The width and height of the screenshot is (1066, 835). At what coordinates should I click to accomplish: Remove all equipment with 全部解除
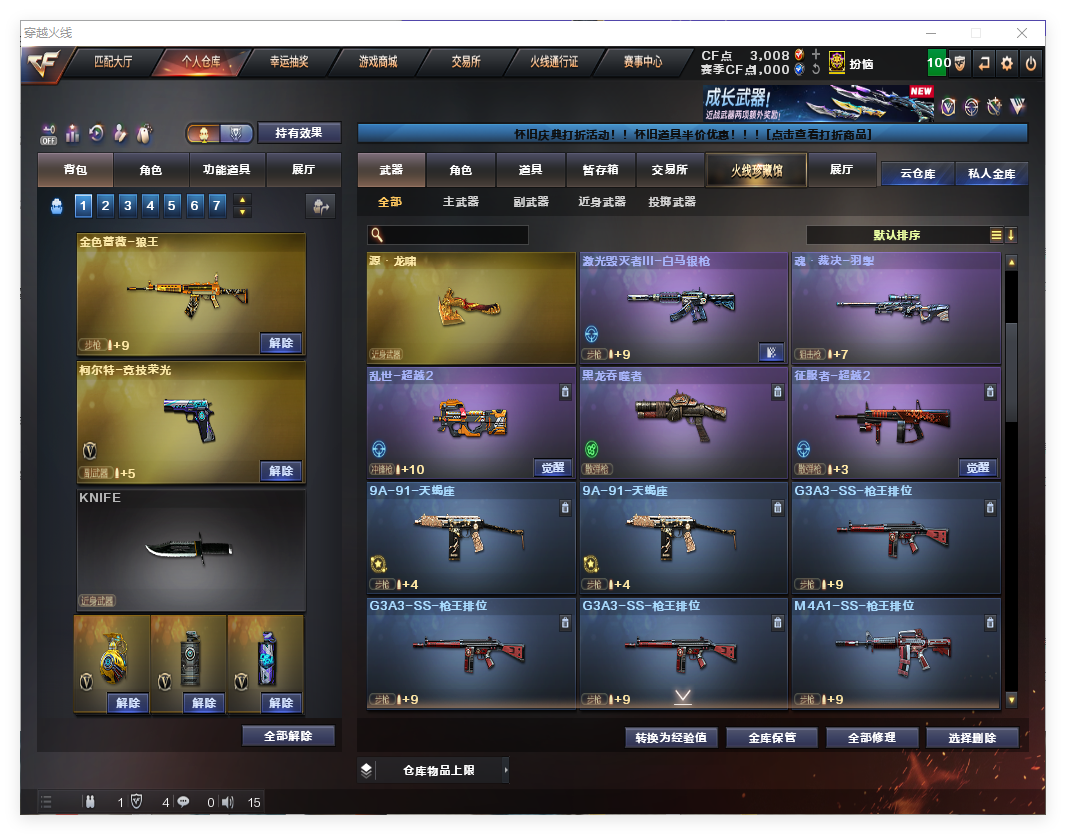tap(288, 736)
